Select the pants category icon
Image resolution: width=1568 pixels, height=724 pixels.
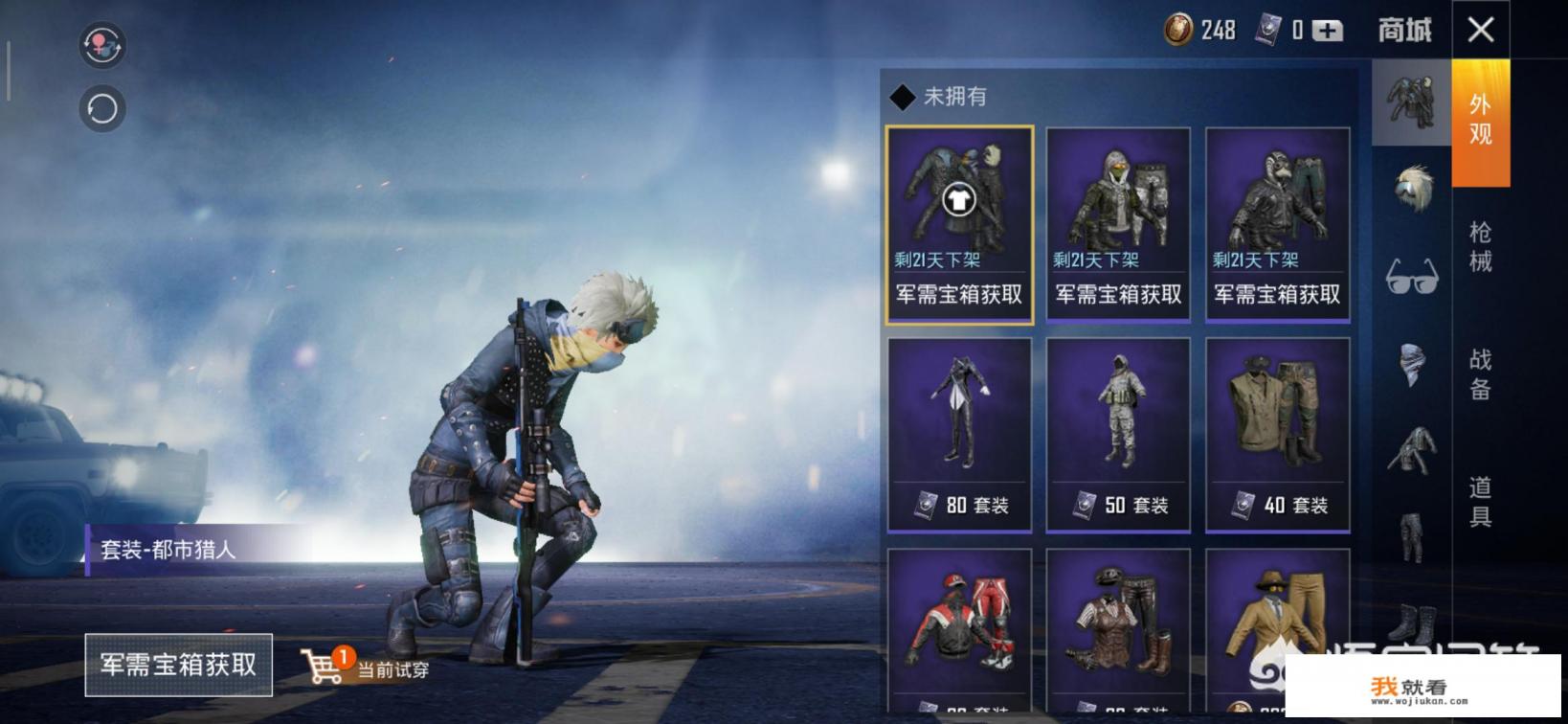(x=1412, y=536)
